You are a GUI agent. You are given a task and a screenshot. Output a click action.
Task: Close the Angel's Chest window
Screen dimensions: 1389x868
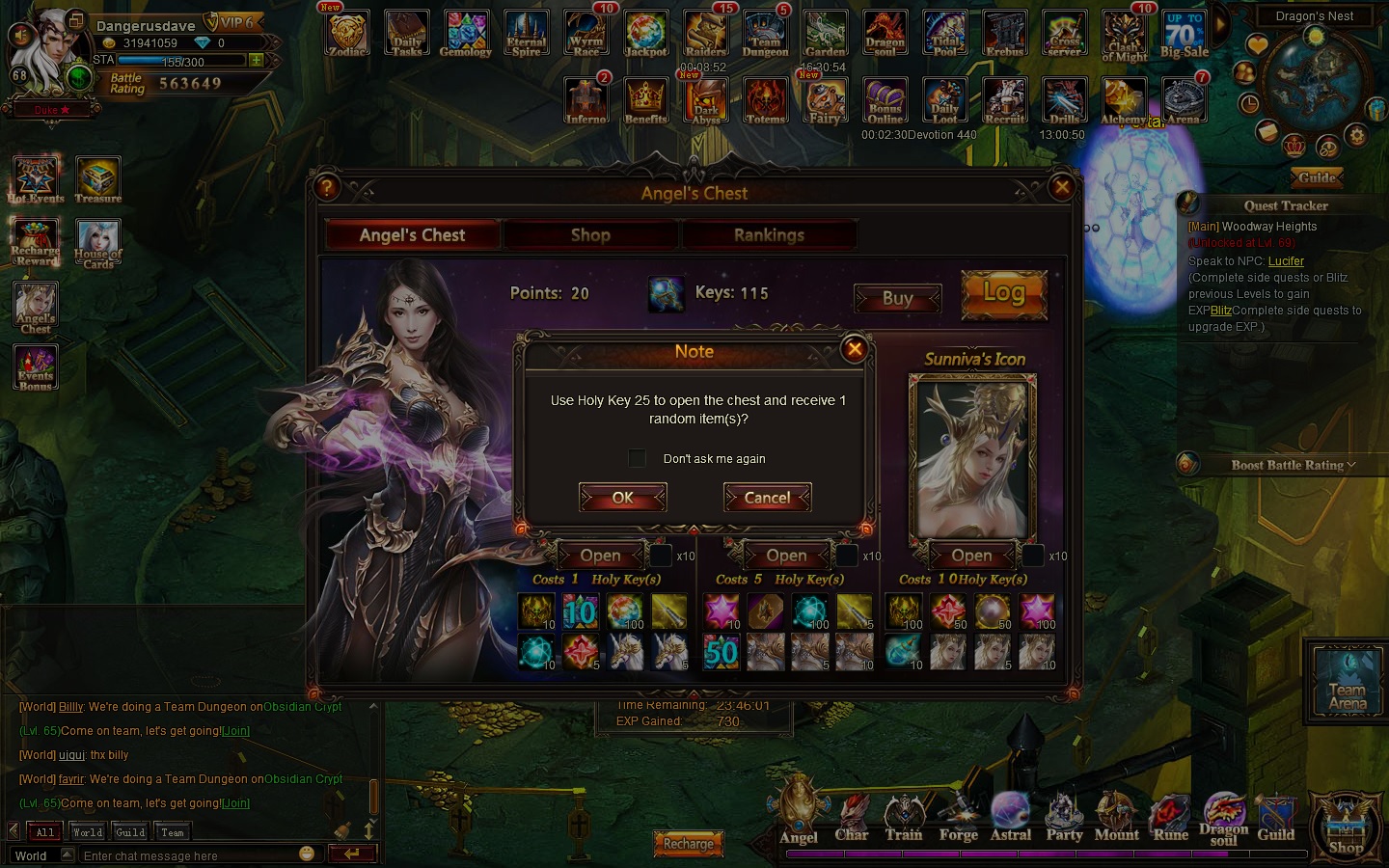pyautogui.click(x=1062, y=187)
